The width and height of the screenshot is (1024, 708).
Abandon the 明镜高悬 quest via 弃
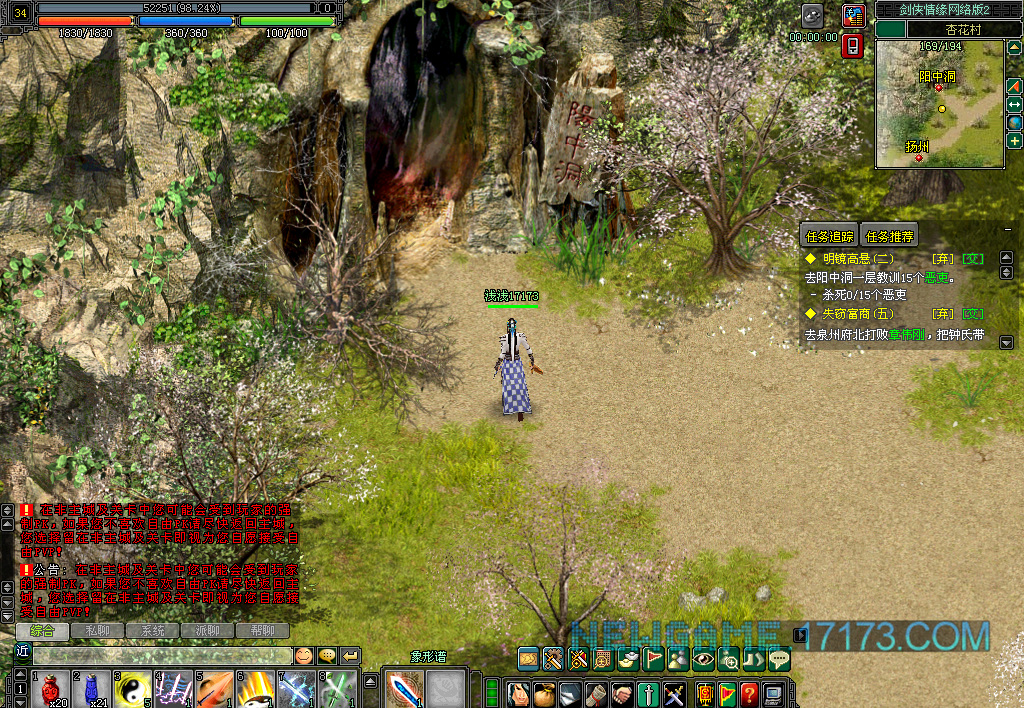[942, 258]
